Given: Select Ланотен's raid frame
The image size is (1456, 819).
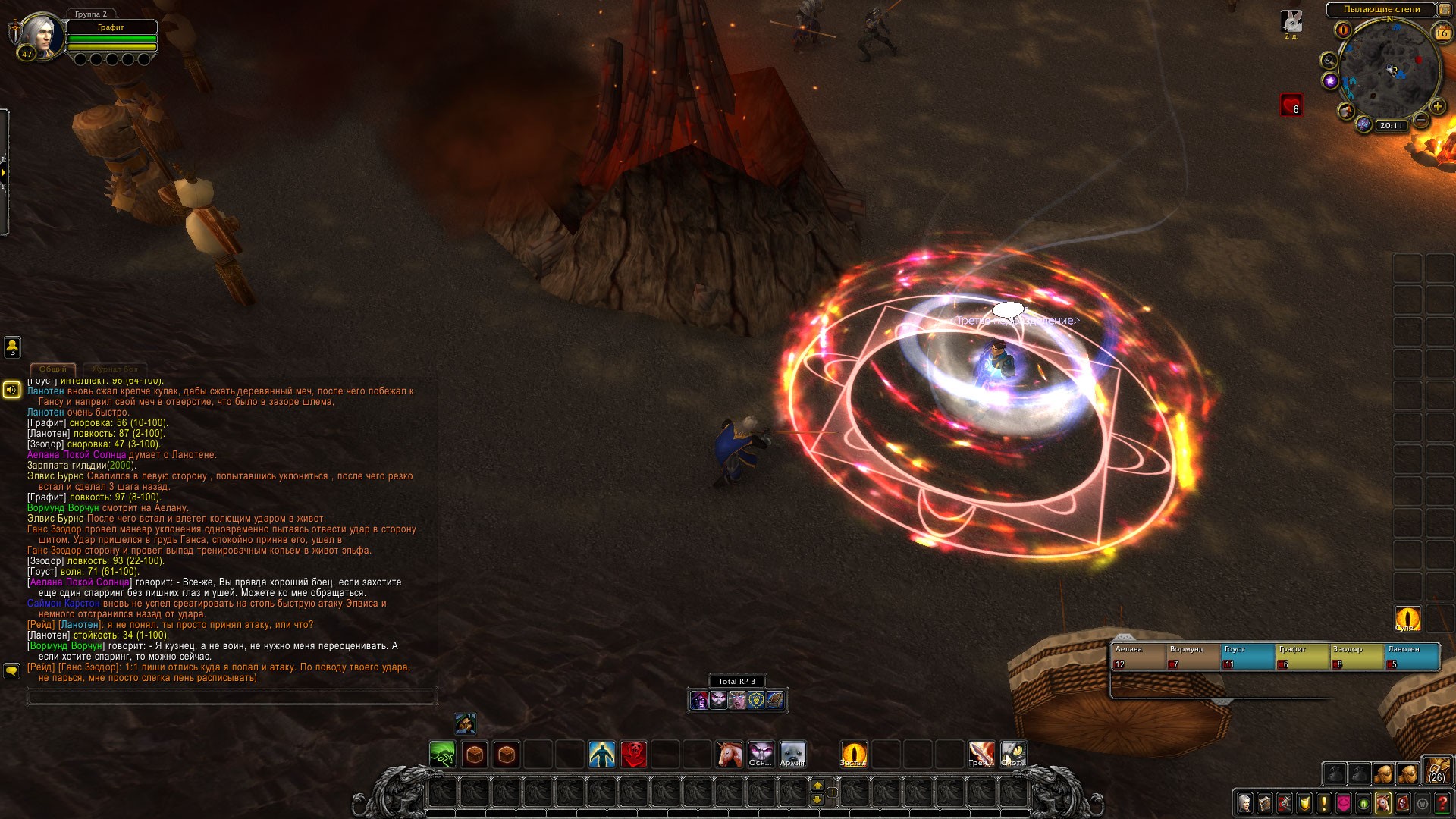Looking at the screenshot, I should pyautogui.click(x=1412, y=657).
